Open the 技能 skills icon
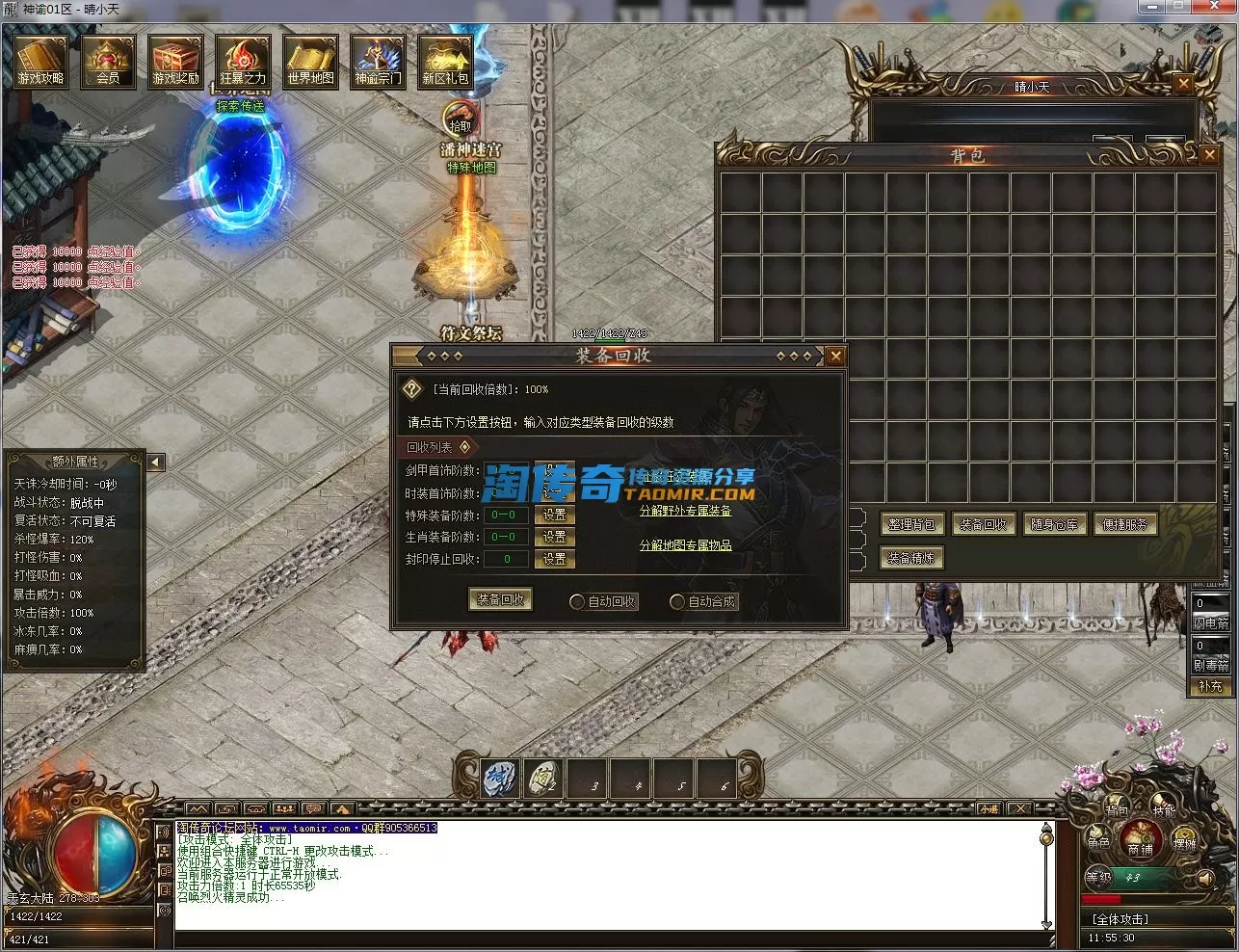Screen dimensions: 1239x952 tap(1164, 811)
